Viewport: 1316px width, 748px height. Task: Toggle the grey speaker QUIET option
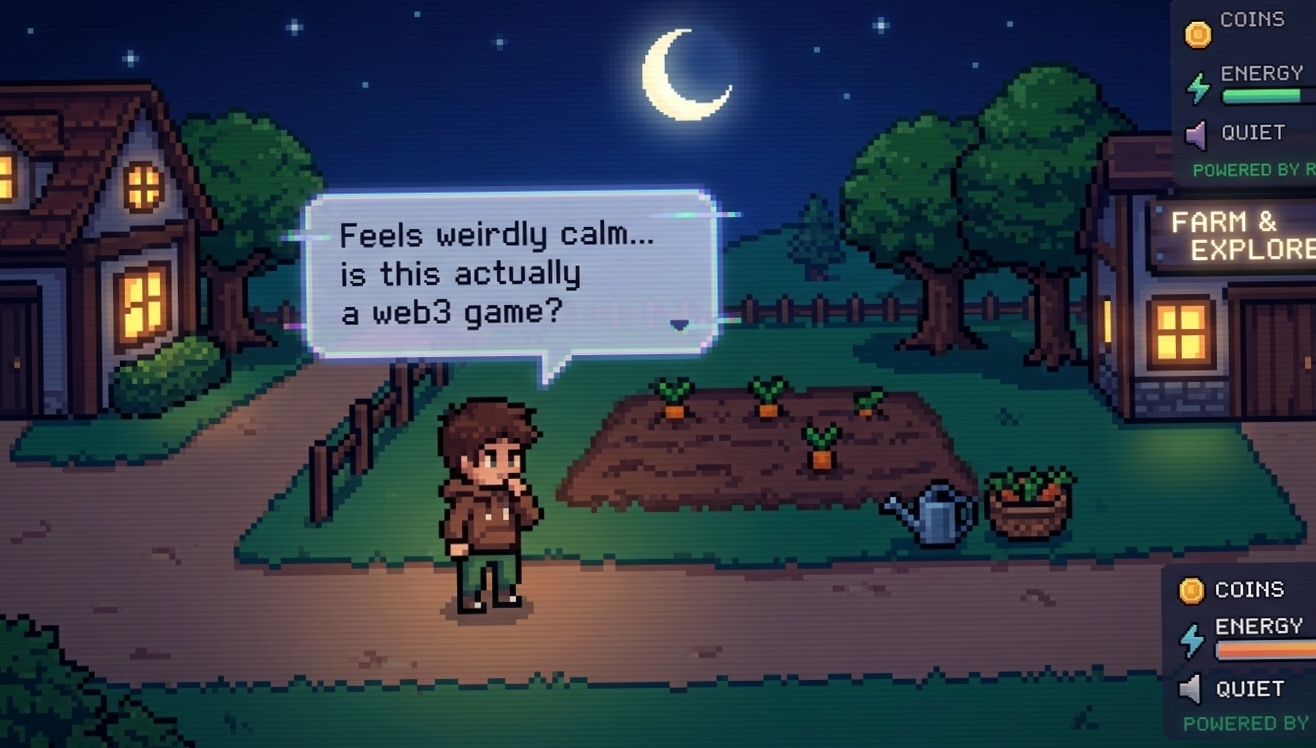point(1190,689)
